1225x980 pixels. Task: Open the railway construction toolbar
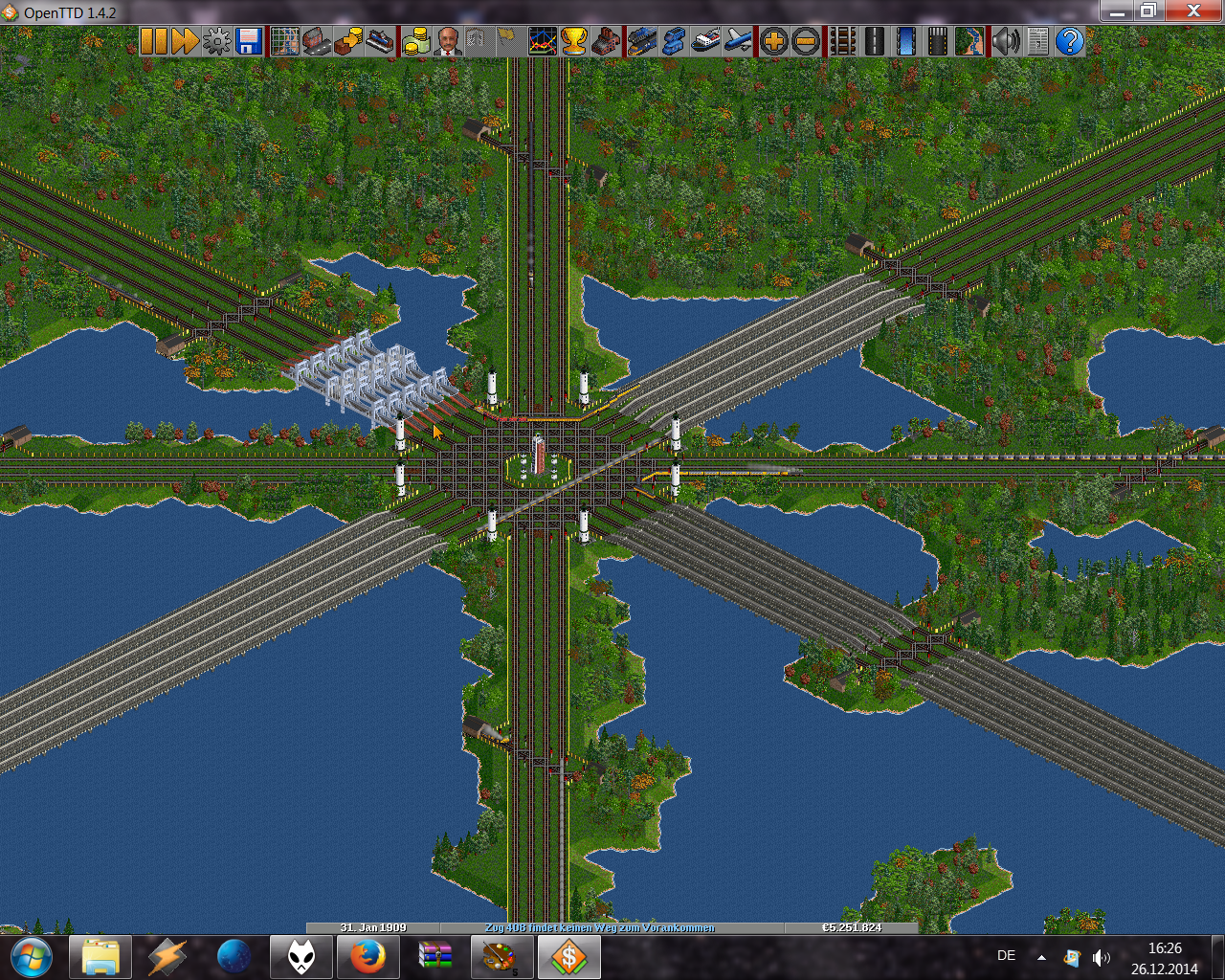842,41
